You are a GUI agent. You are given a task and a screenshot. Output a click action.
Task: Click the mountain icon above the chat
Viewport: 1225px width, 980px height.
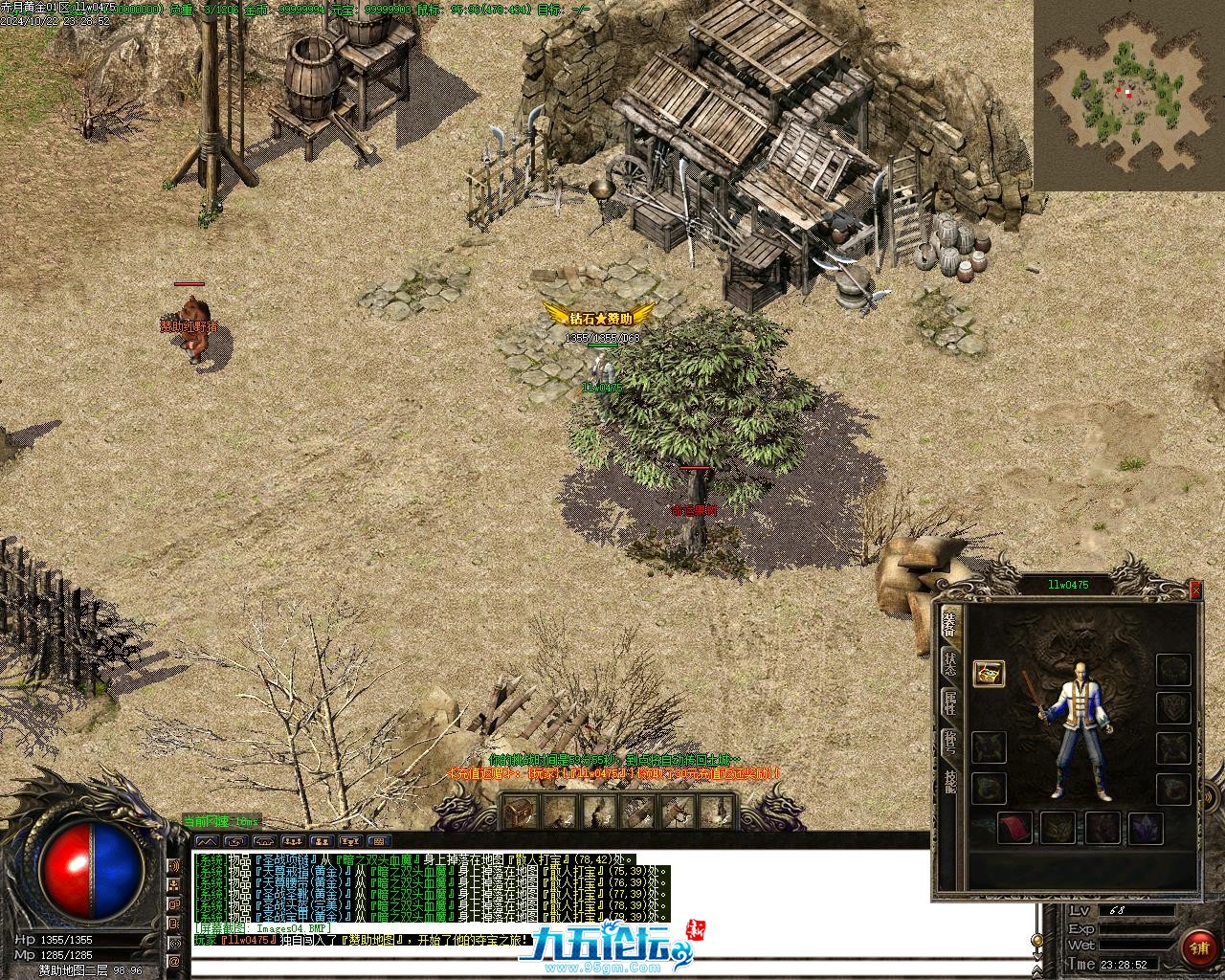(x=208, y=840)
